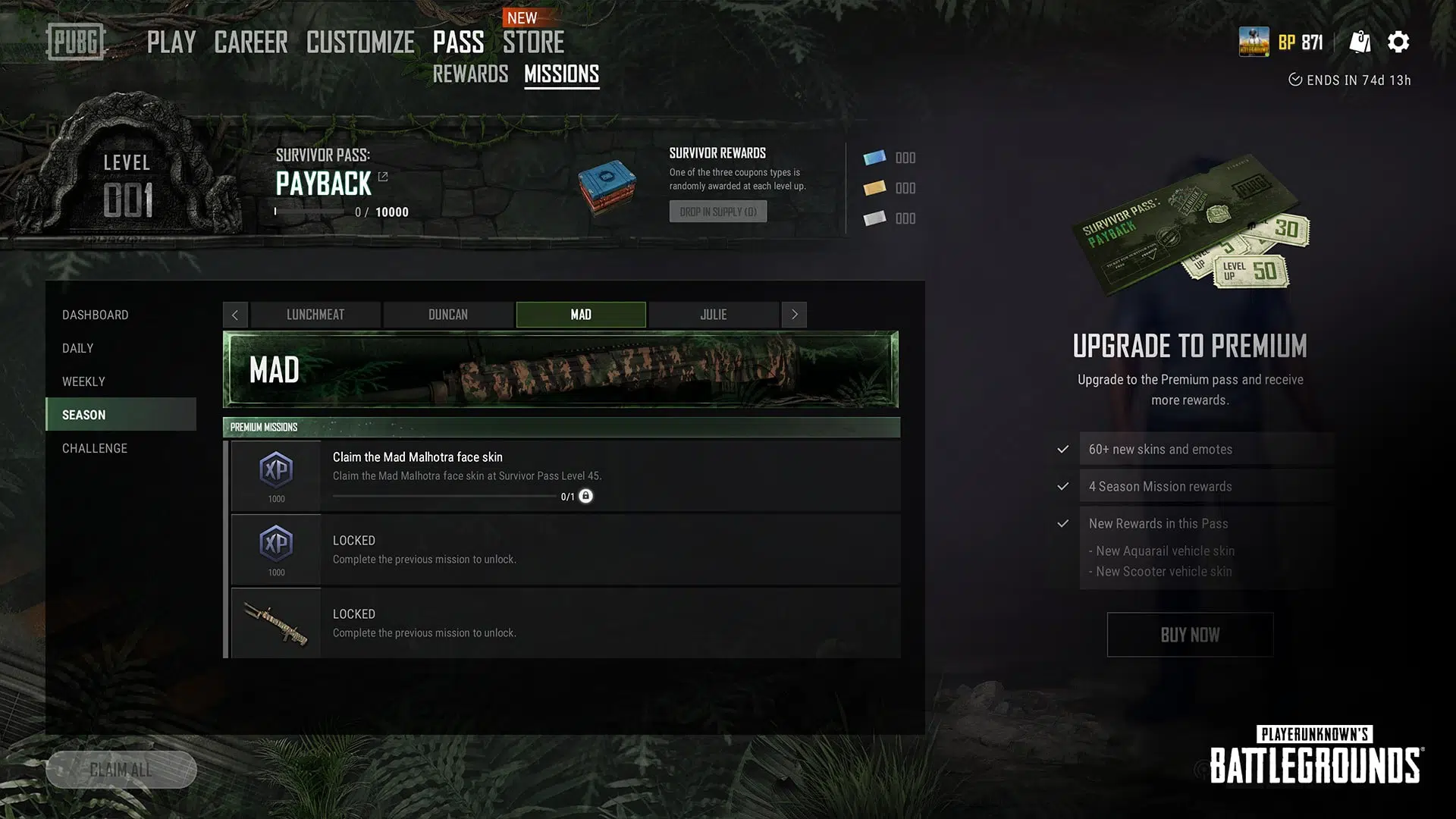Open the external link beside PAYBACK
The image size is (1456, 819).
tap(383, 176)
